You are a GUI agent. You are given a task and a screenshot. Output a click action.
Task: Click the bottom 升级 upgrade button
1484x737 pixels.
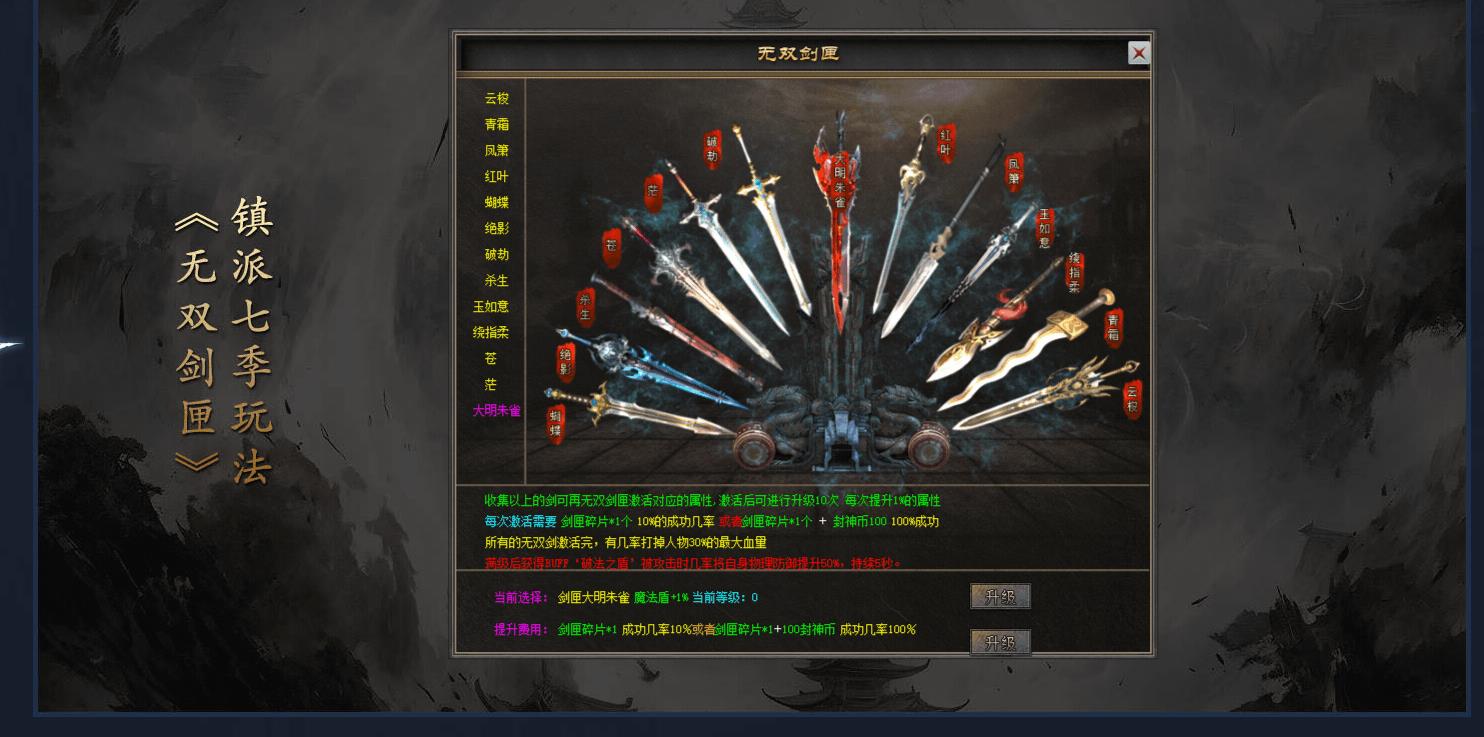point(1000,644)
